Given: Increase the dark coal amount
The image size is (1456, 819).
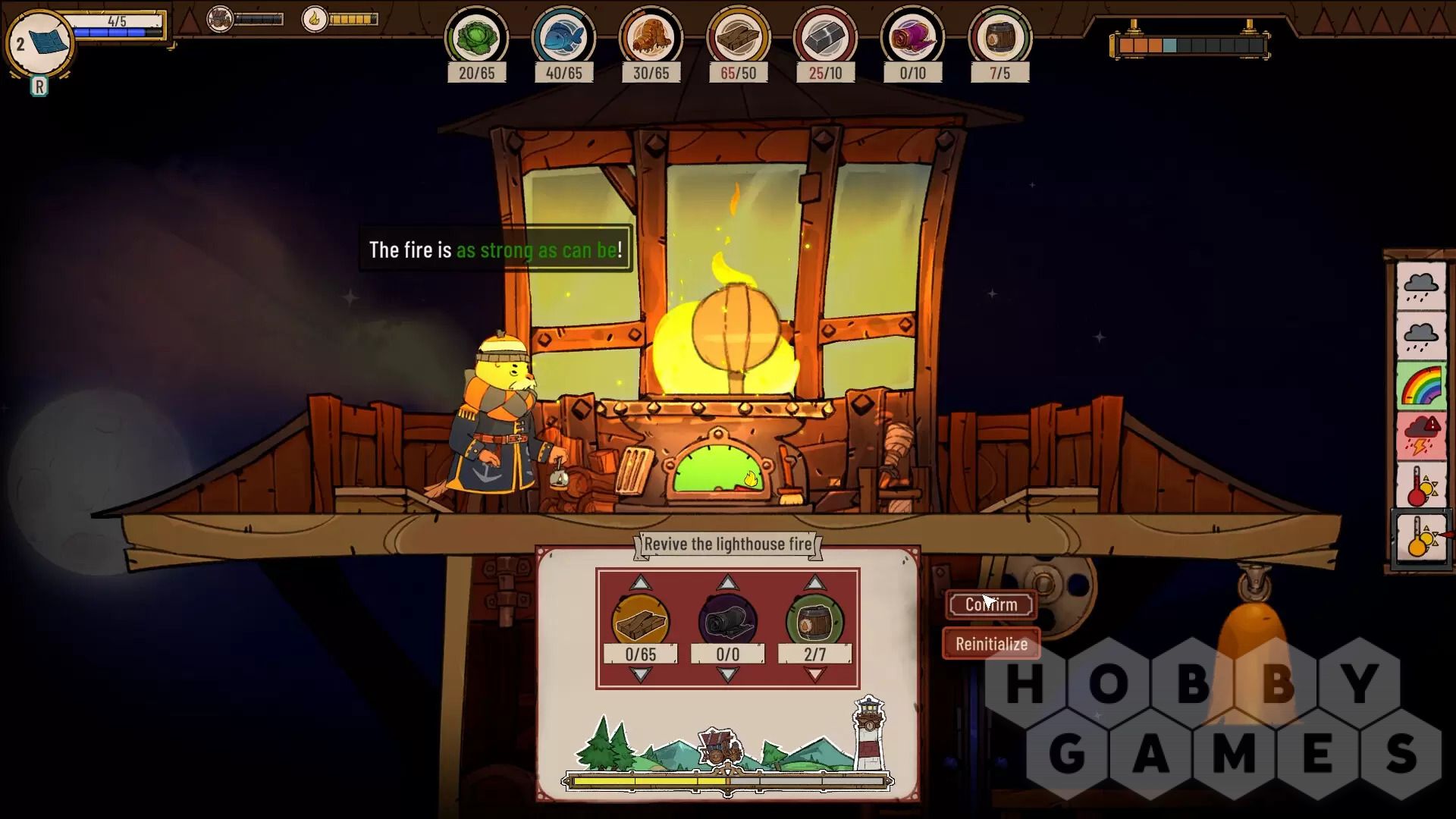Looking at the screenshot, I should [728, 583].
